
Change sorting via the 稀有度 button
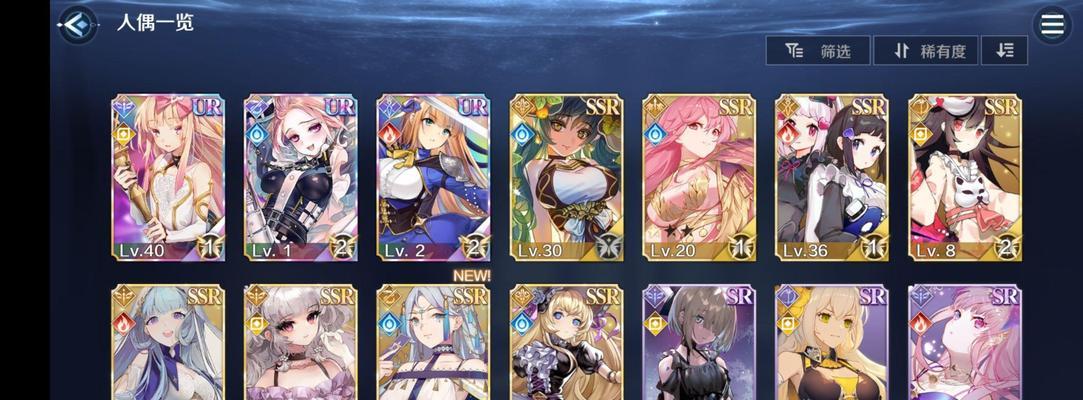(x=925, y=51)
